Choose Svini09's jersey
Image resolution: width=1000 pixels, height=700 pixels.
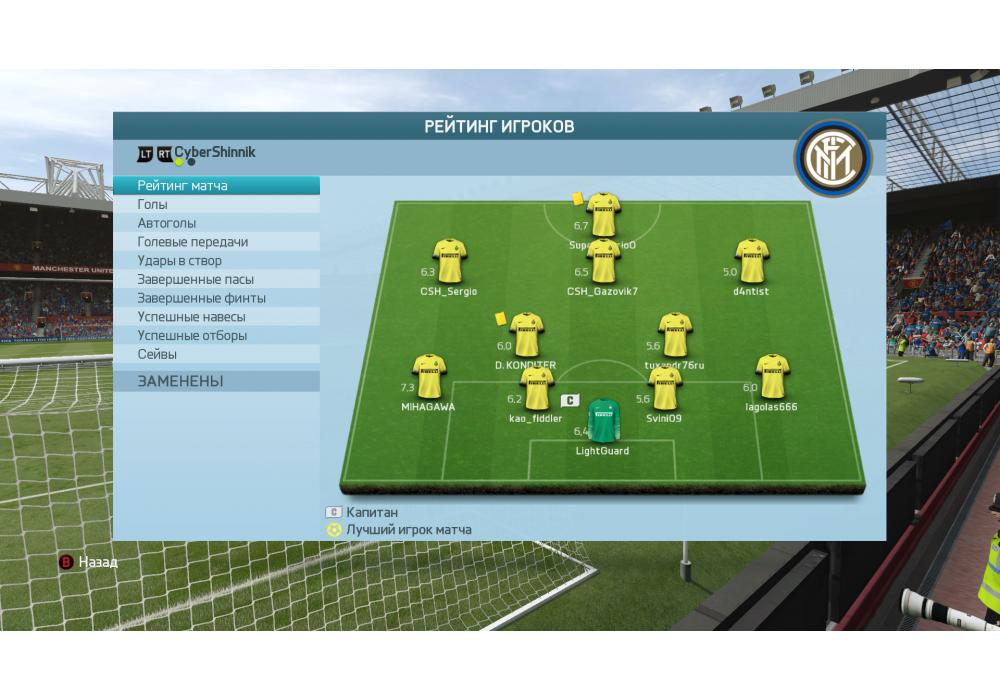pyautogui.click(x=664, y=388)
